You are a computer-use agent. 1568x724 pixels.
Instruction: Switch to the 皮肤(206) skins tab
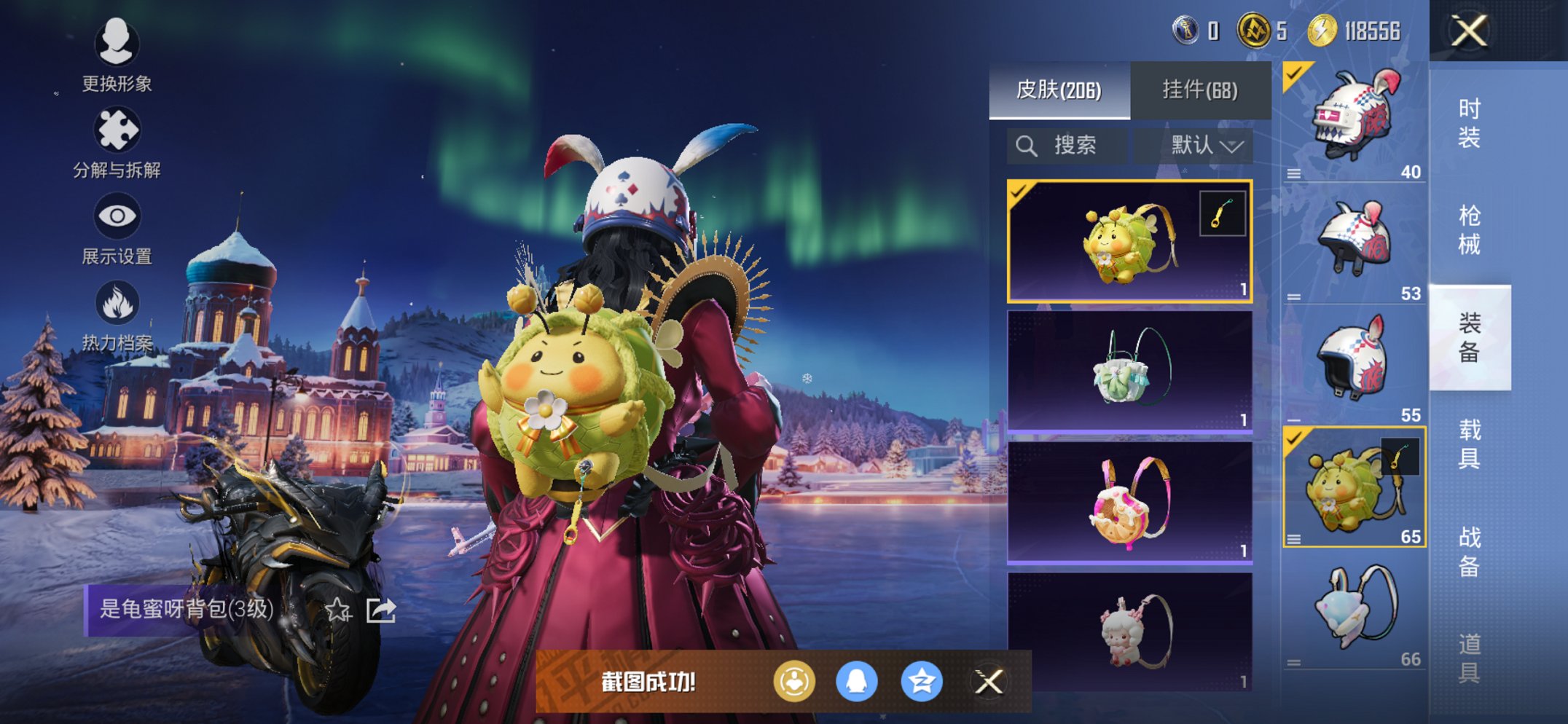[1059, 90]
